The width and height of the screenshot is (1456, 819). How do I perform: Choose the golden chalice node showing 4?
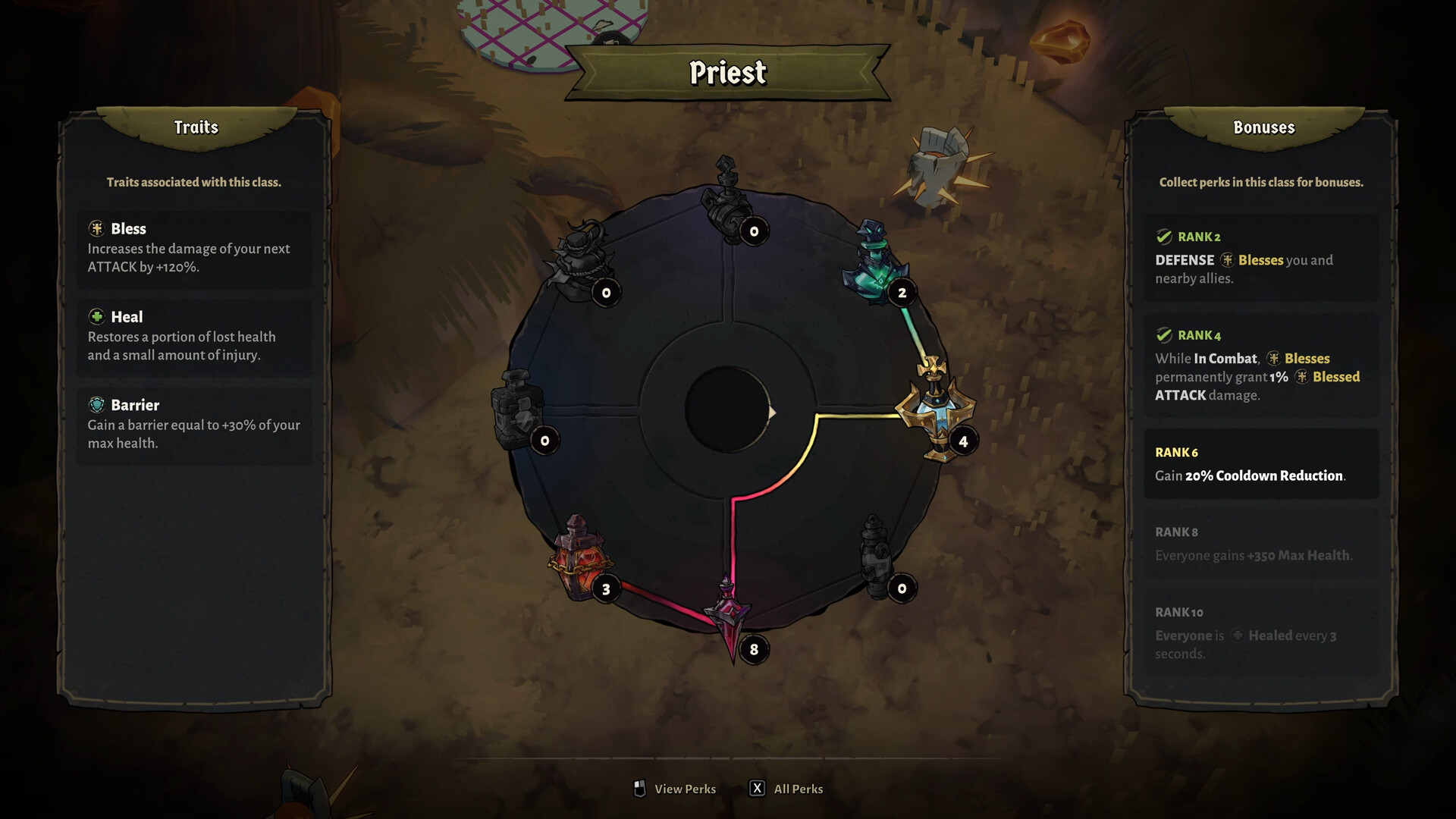936,409
